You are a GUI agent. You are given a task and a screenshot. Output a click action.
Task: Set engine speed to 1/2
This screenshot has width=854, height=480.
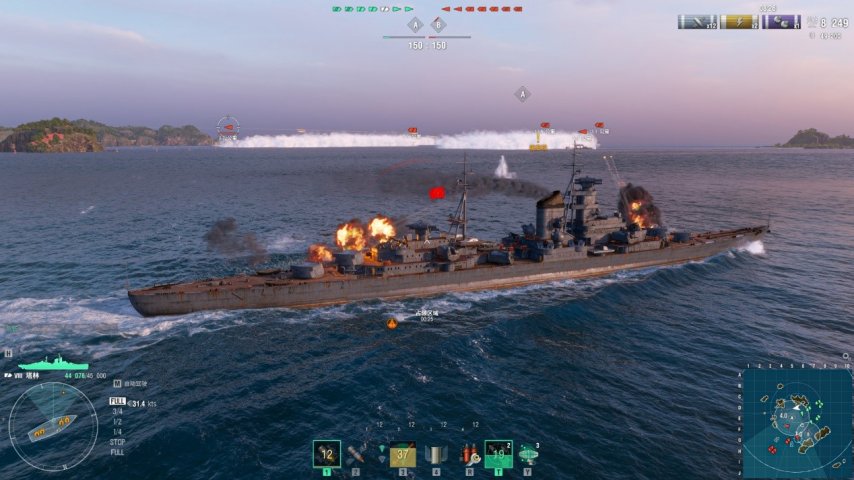coord(117,421)
